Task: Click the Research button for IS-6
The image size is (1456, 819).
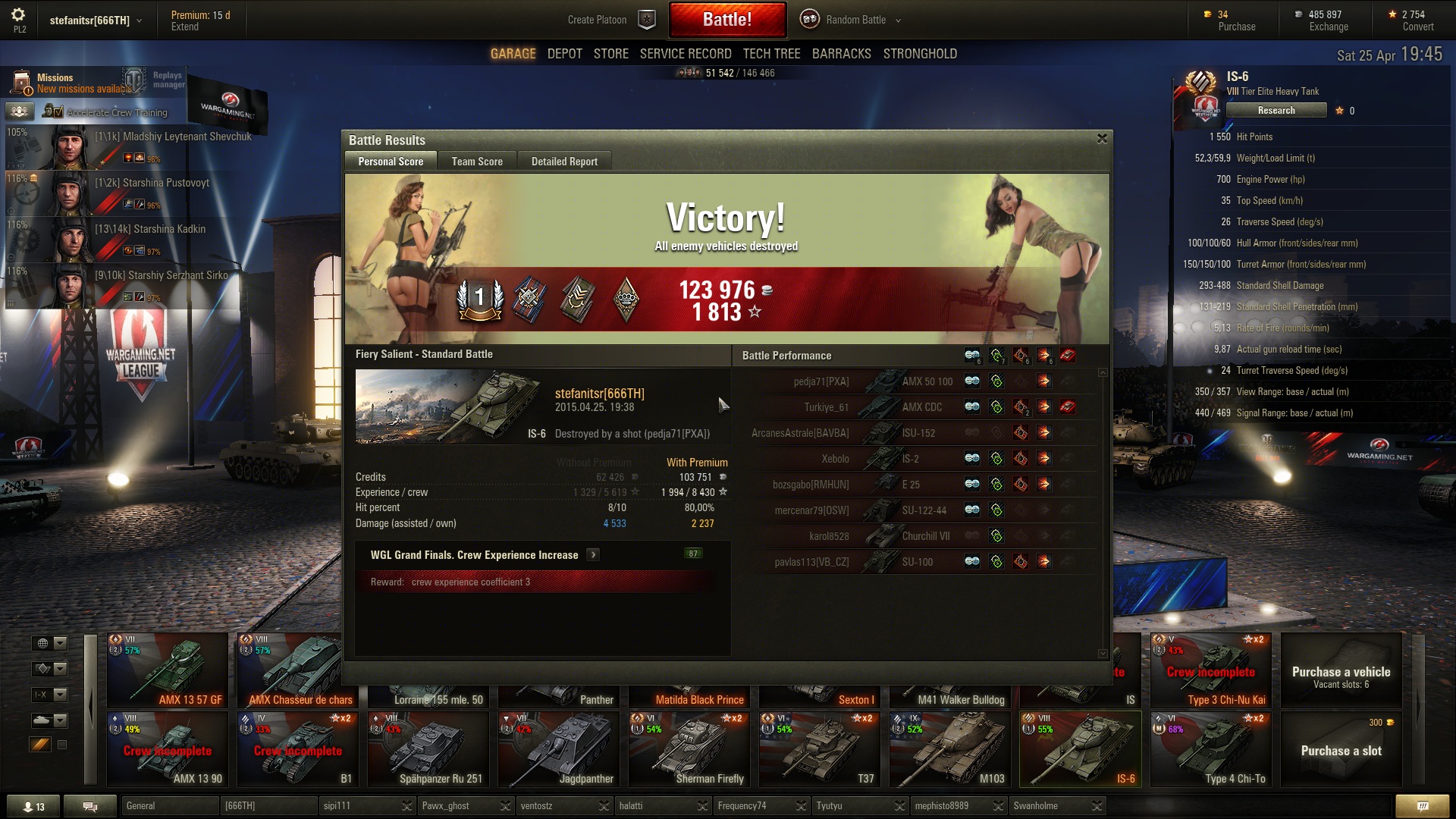Action: click(1276, 111)
